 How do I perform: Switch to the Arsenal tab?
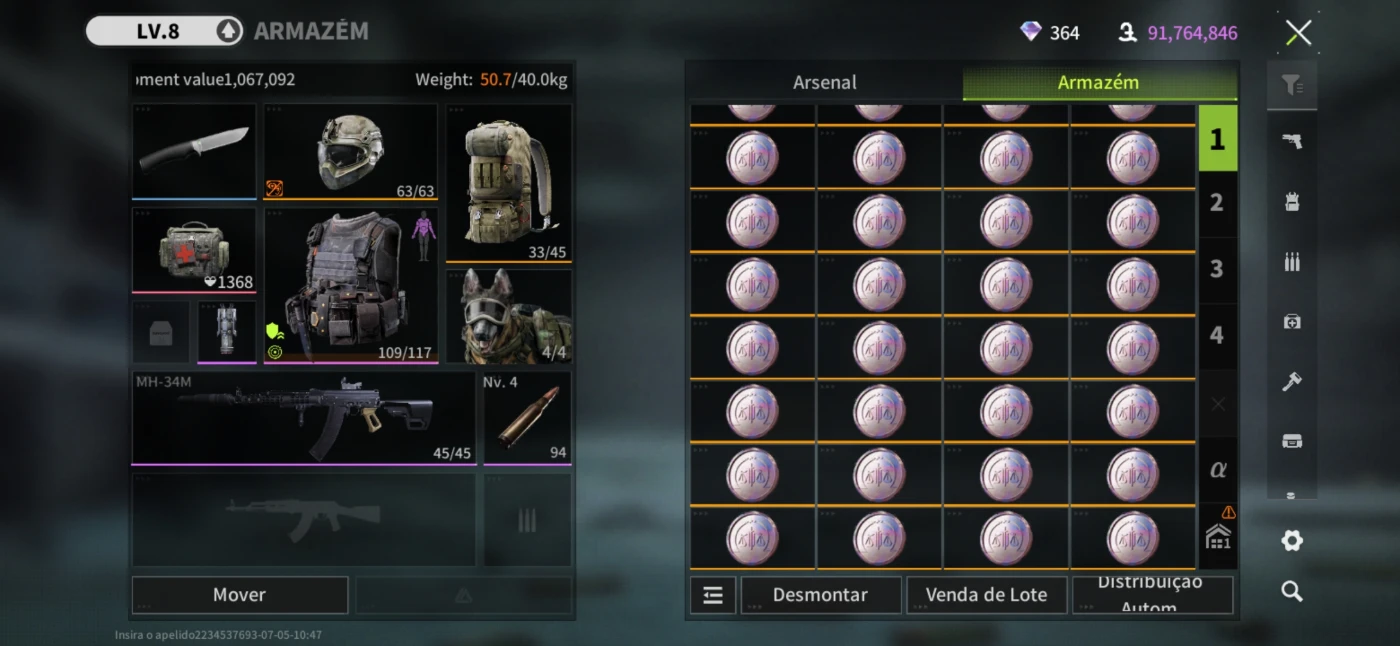pyautogui.click(x=824, y=83)
